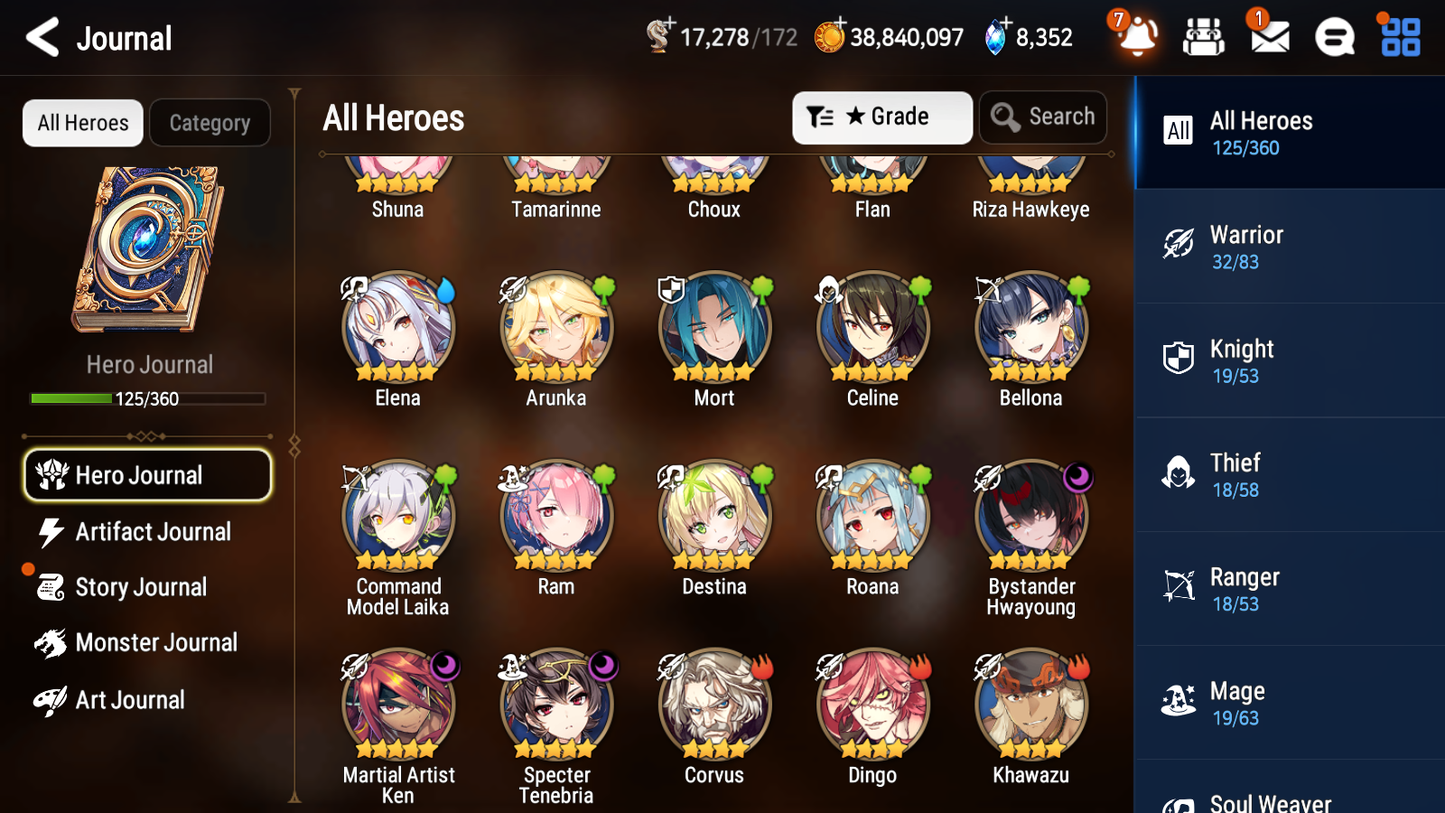Open the hero Search function
This screenshot has height=813, width=1445.
[1043, 117]
